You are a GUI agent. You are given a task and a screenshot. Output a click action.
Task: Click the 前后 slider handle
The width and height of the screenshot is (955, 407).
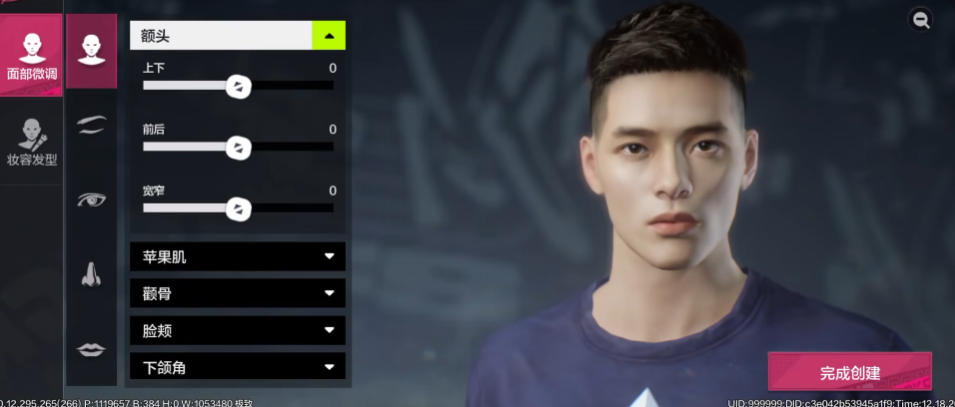238,148
